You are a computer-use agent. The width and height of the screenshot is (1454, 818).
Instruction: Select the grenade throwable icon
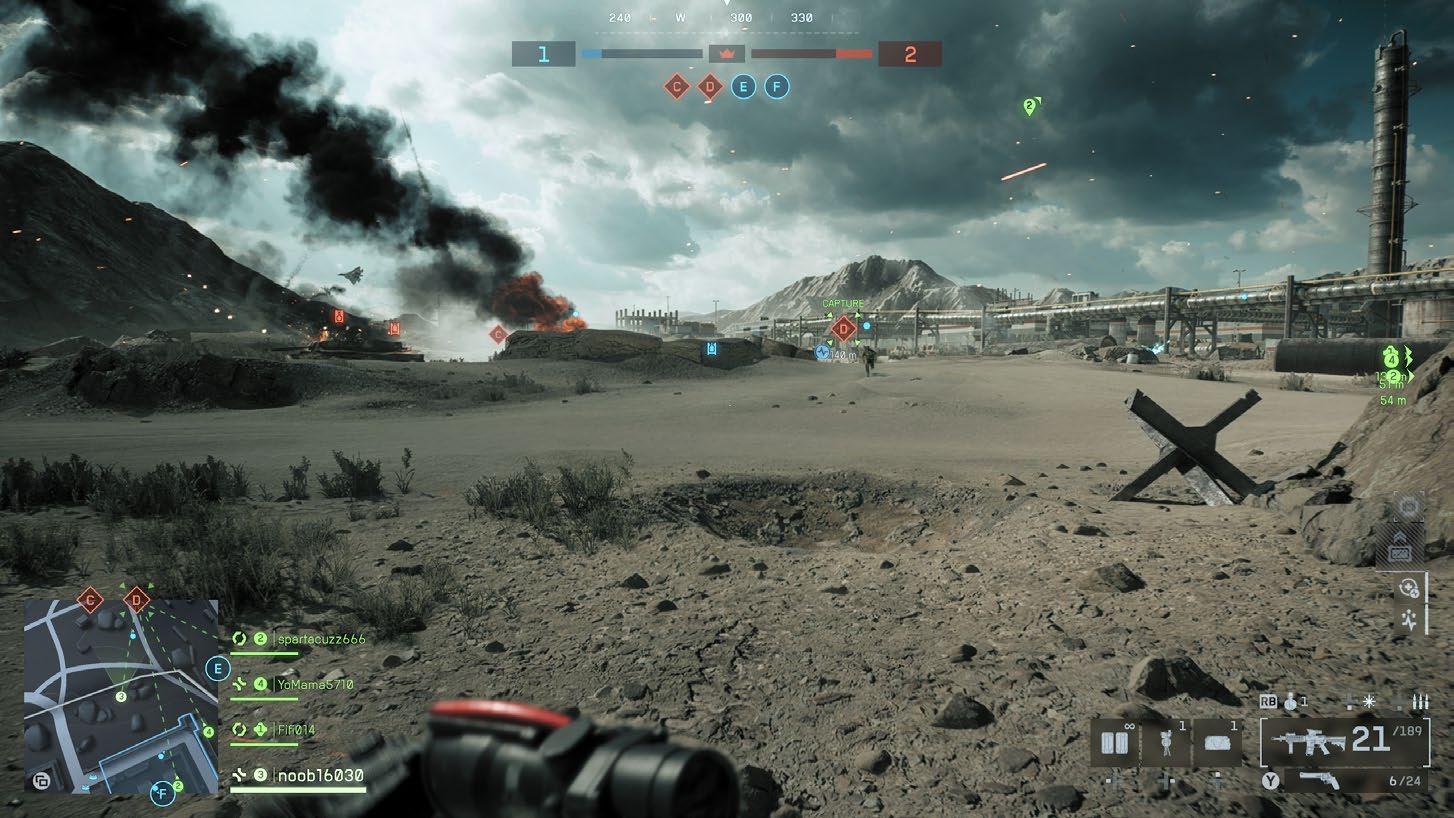pos(1291,702)
